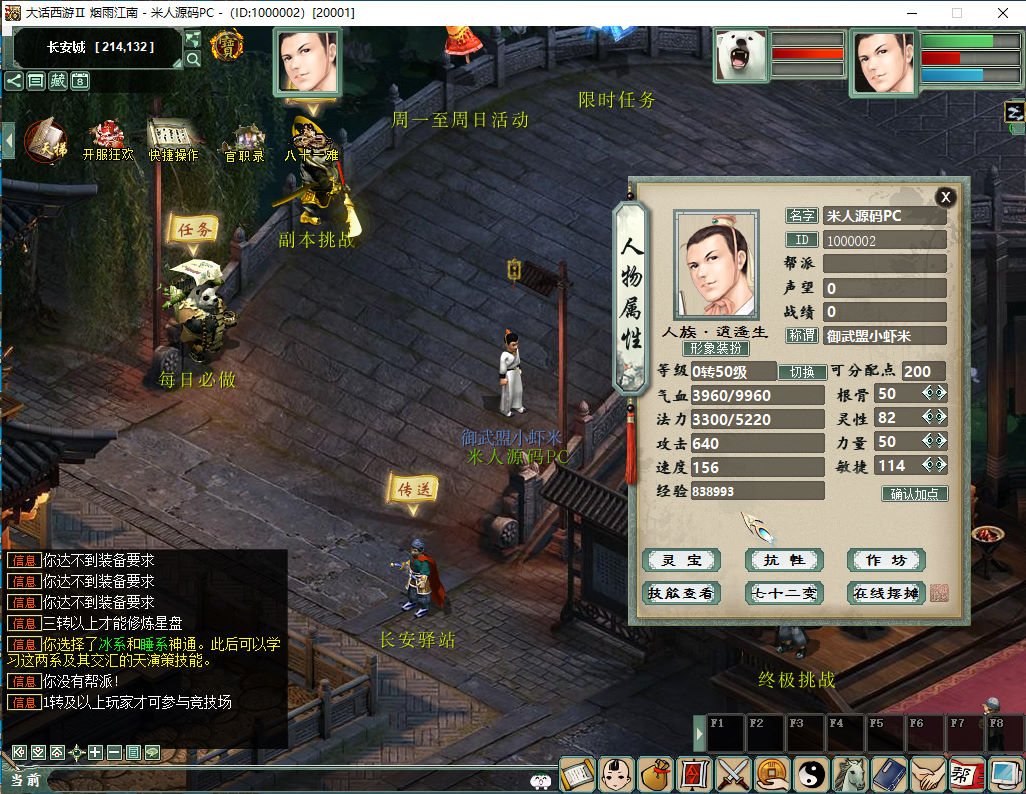
Task: Open the 抗性 resistance page
Action: [x=784, y=561]
